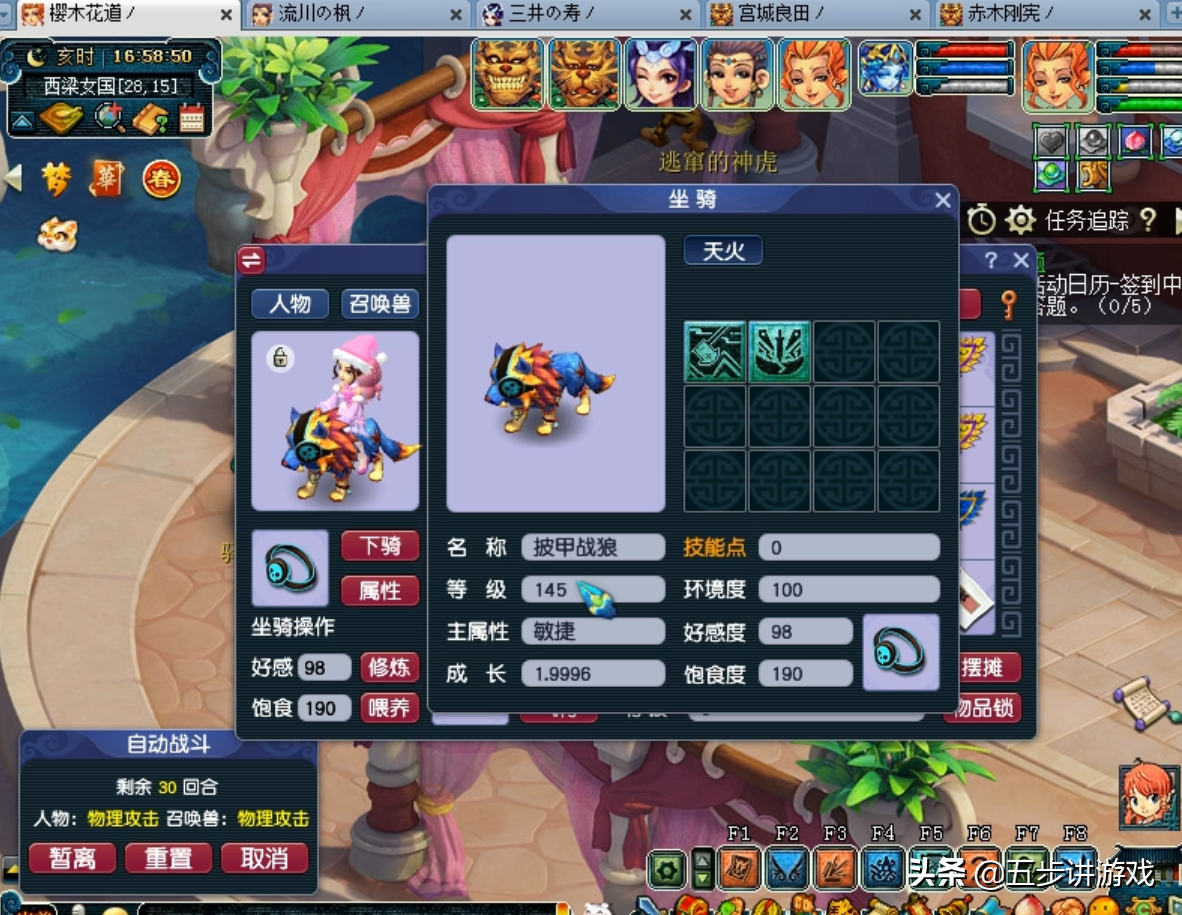Switch to the 人物 tab

click(x=290, y=304)
